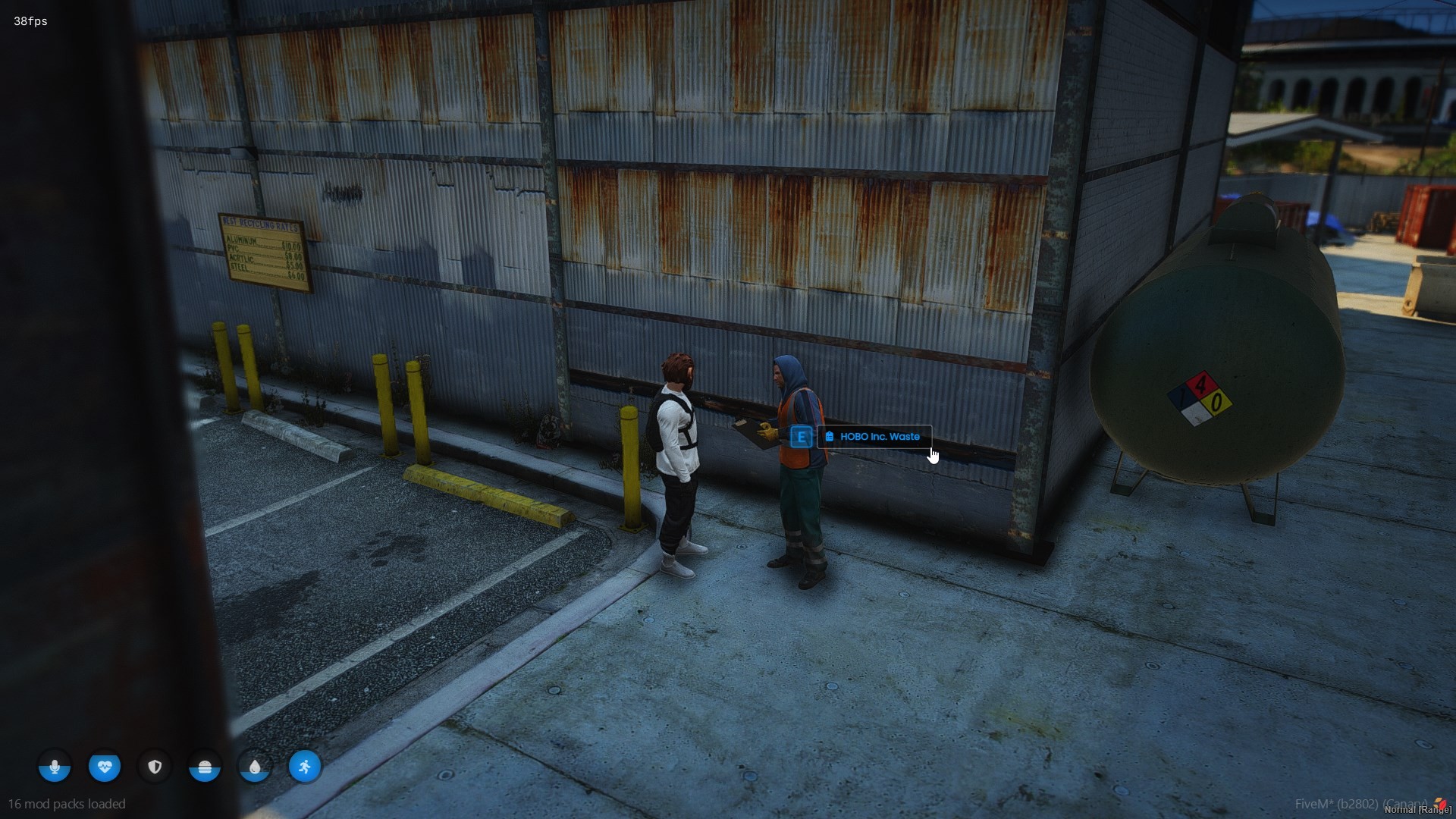Select the HOBO Inc. Waste interaction option
This screenshot has width=1456, height=819.
click(874, 437)
